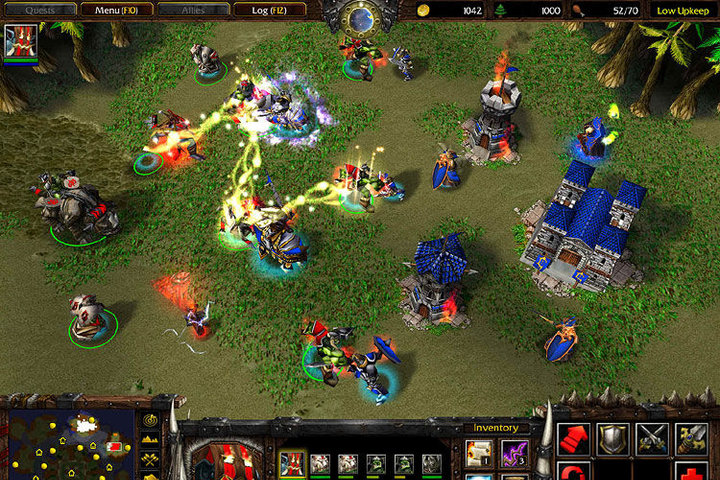Select the crossed swords command icon
720x480 pixels.
[652, 439]
